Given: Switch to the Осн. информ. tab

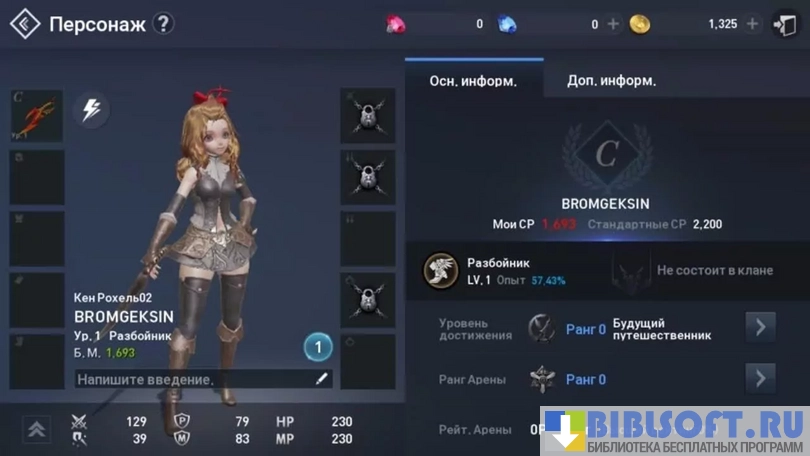Looking at the screenshot, I should 473,81.
